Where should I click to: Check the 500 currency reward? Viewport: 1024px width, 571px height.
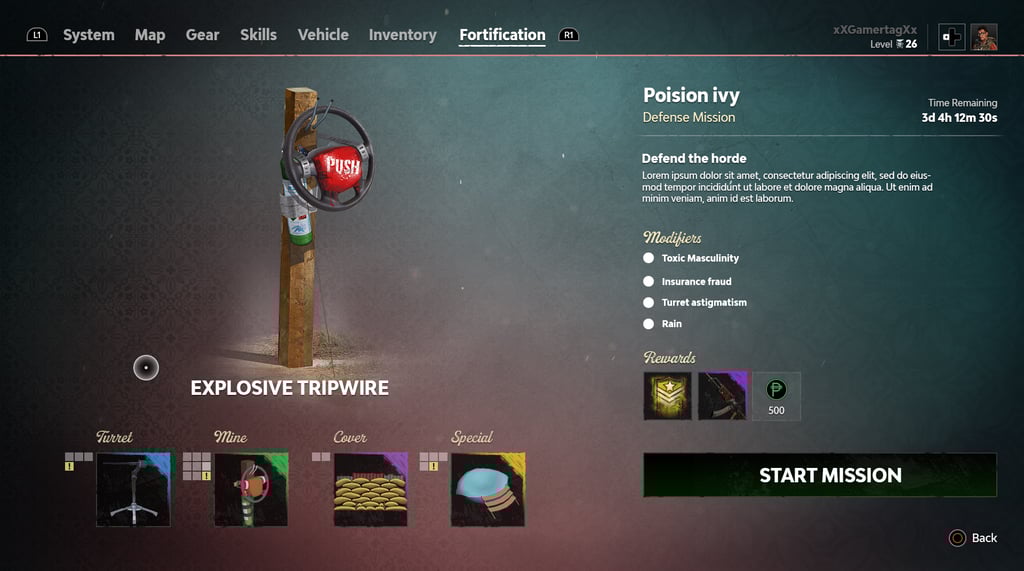[x=776, y=396]
